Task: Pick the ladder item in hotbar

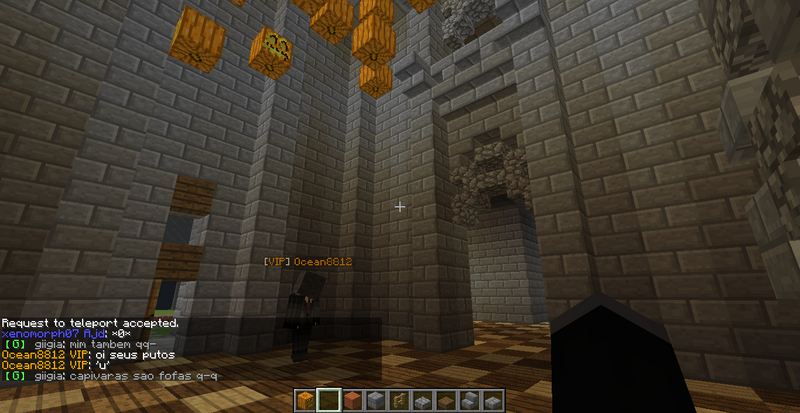Action: click(x=398, y=400)
